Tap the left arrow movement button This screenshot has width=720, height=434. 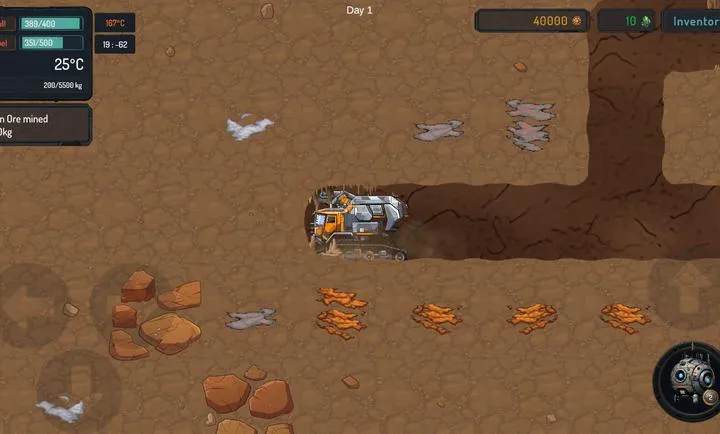pos(30,305)
